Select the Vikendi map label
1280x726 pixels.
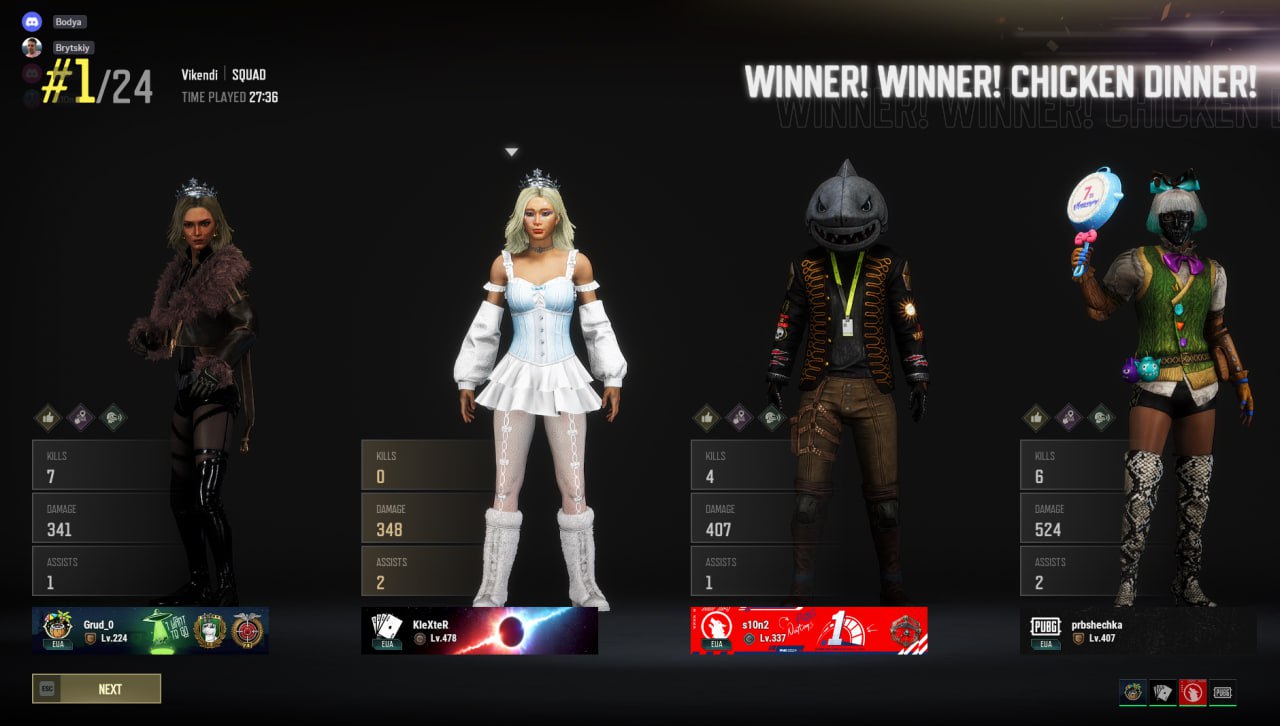[x=200, y=74]
